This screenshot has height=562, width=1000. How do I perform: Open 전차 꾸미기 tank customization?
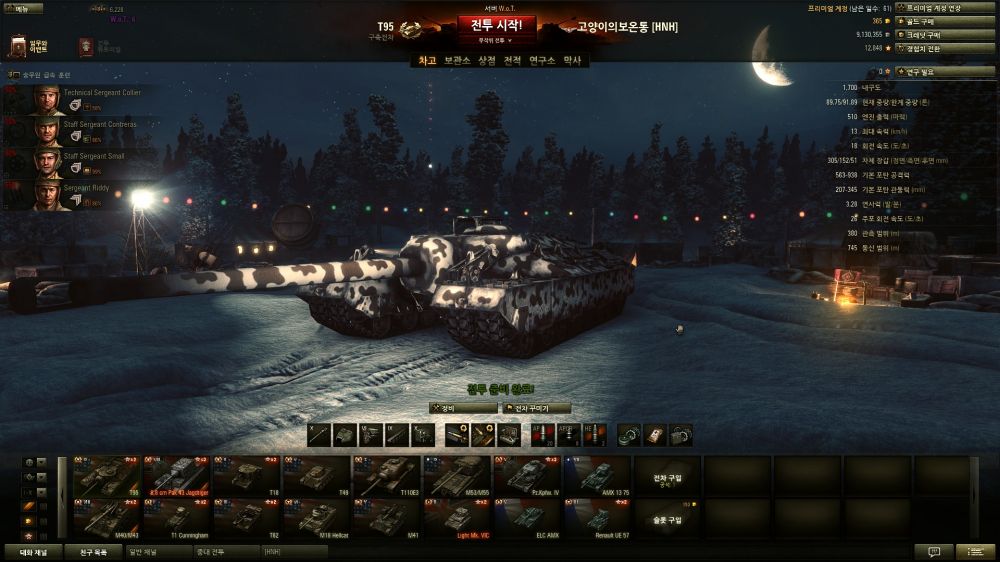pyautogui.click(x=538, y=408)
